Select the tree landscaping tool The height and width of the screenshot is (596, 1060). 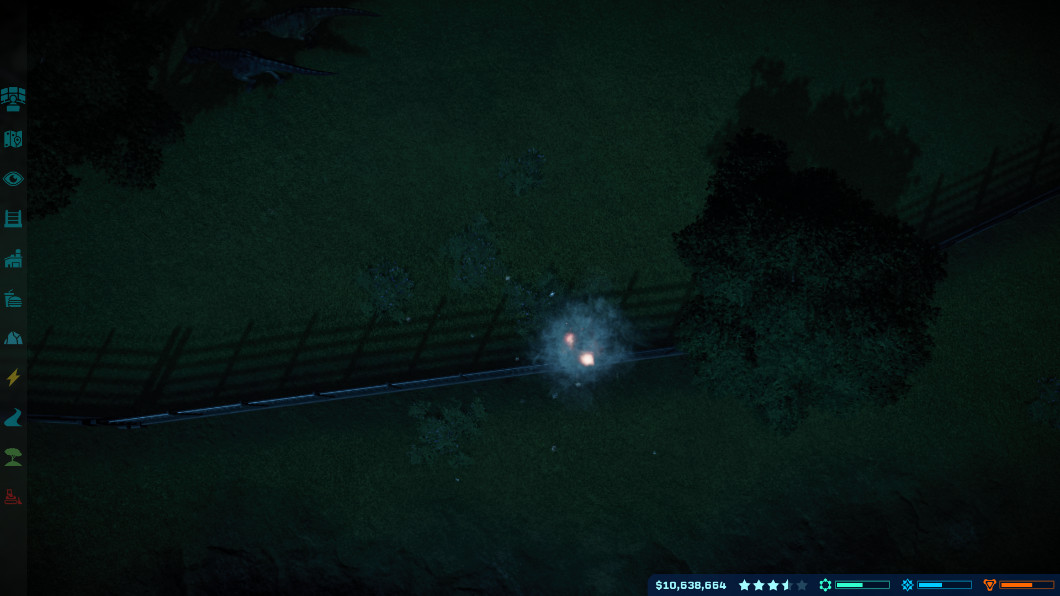[x=13, y=457]
